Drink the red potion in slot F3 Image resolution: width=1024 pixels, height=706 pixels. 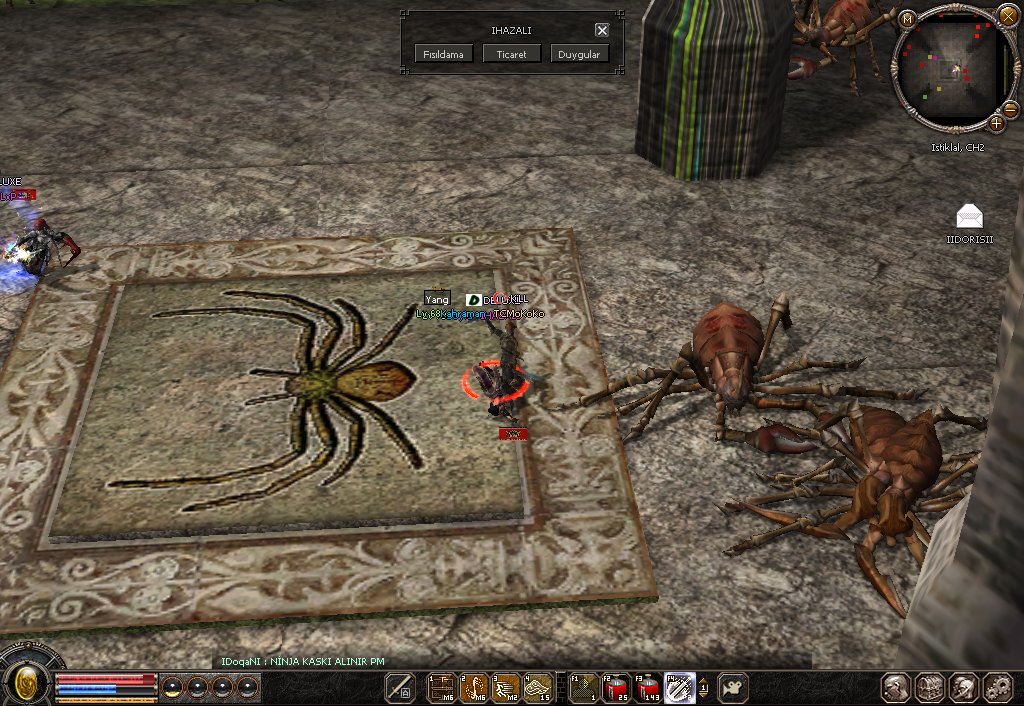[x=649, y=687]
